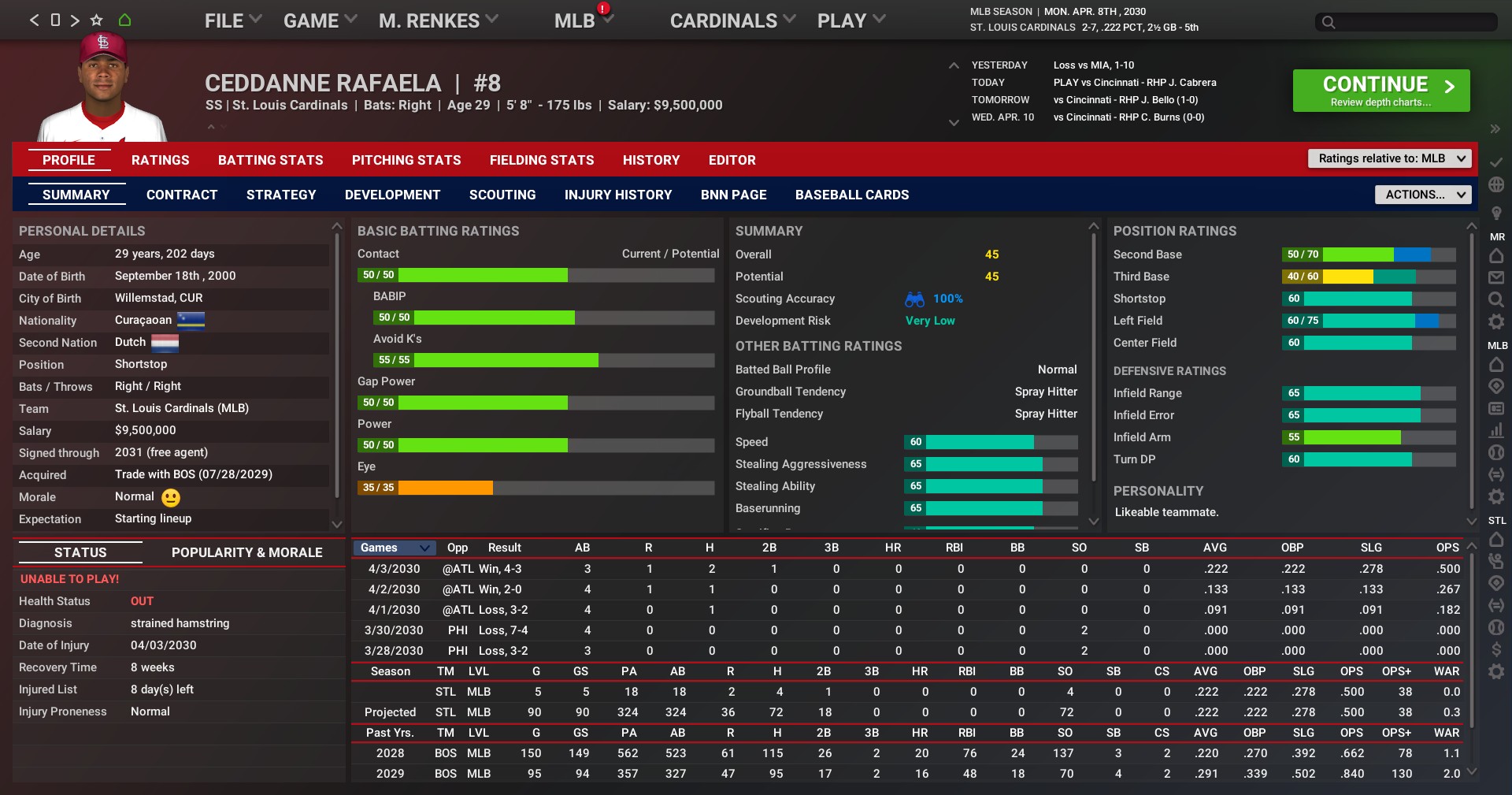Viewport: 1512px width, 795px height.
Task: Switch to the Batting Stats tab
Action: pyautogui.click(x=271, y=160)
